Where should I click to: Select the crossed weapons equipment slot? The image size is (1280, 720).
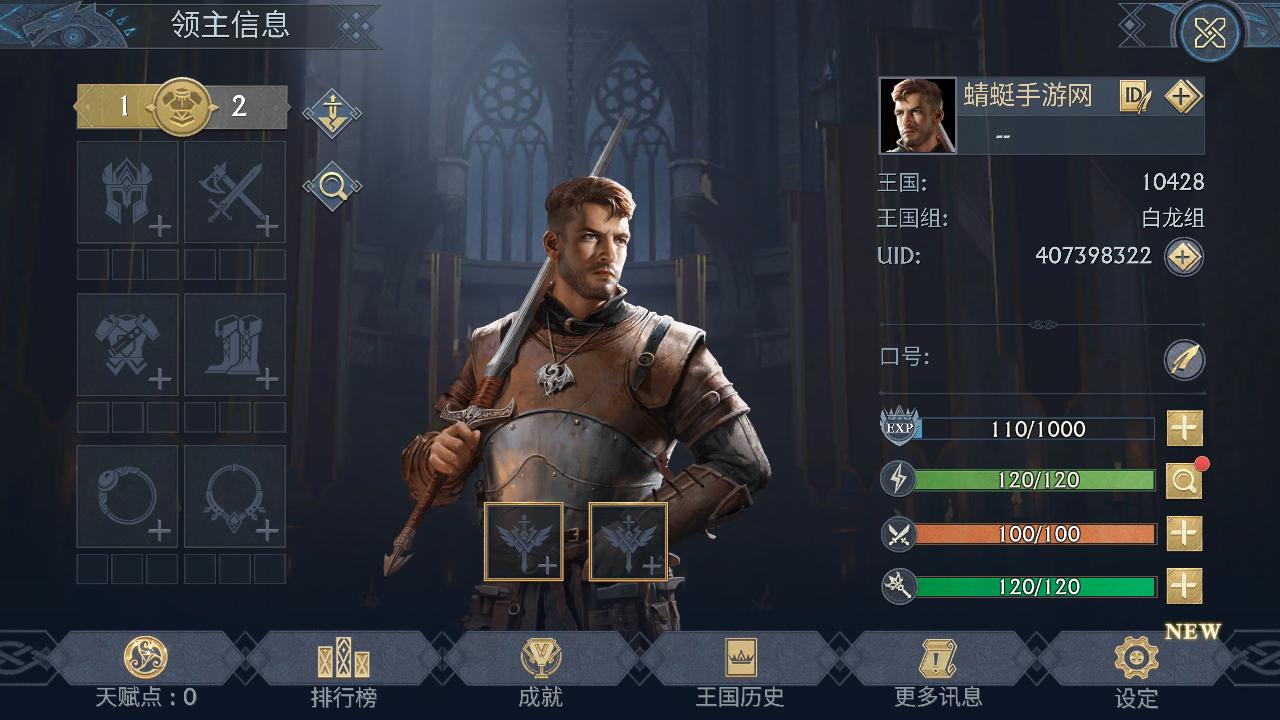tap(235, 192)
